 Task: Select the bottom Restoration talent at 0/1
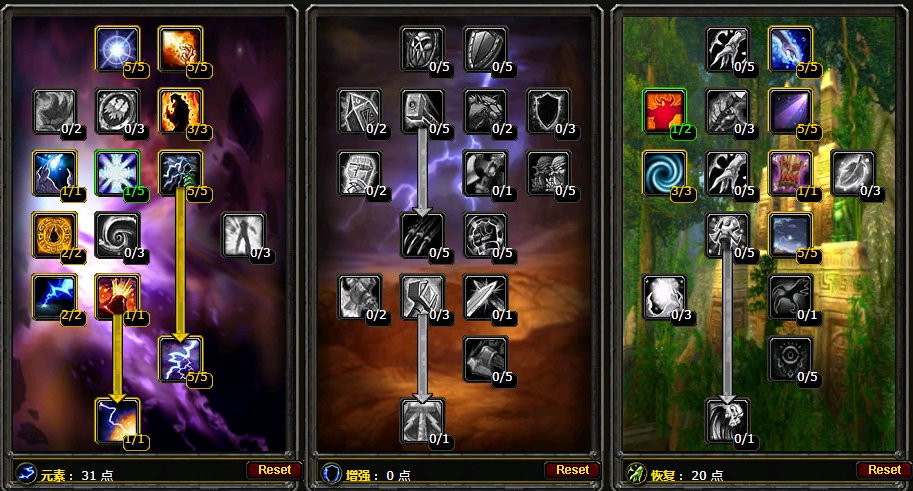(x=727, y=420)
